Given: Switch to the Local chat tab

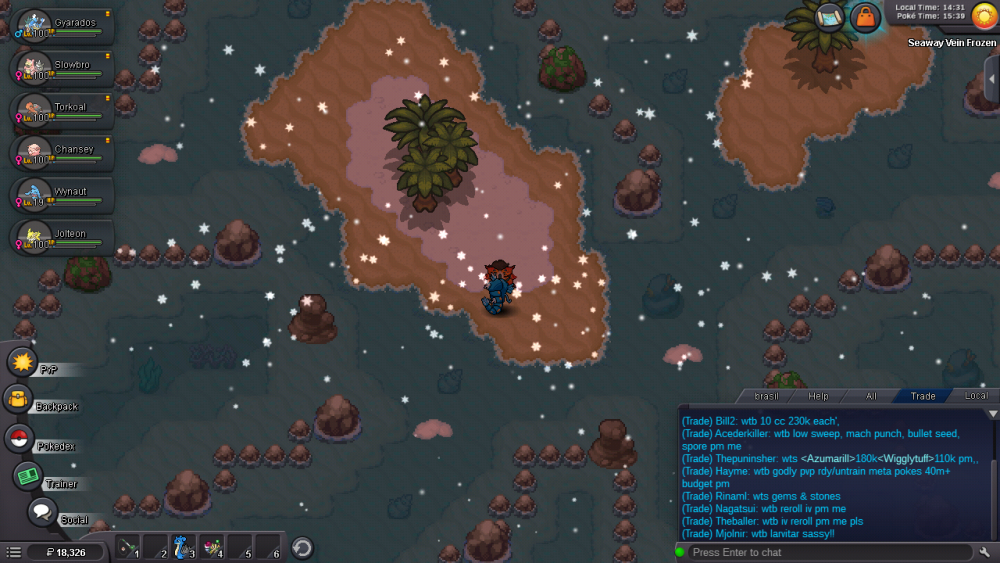Looking at the screenshot, I should tap(975, 396).
